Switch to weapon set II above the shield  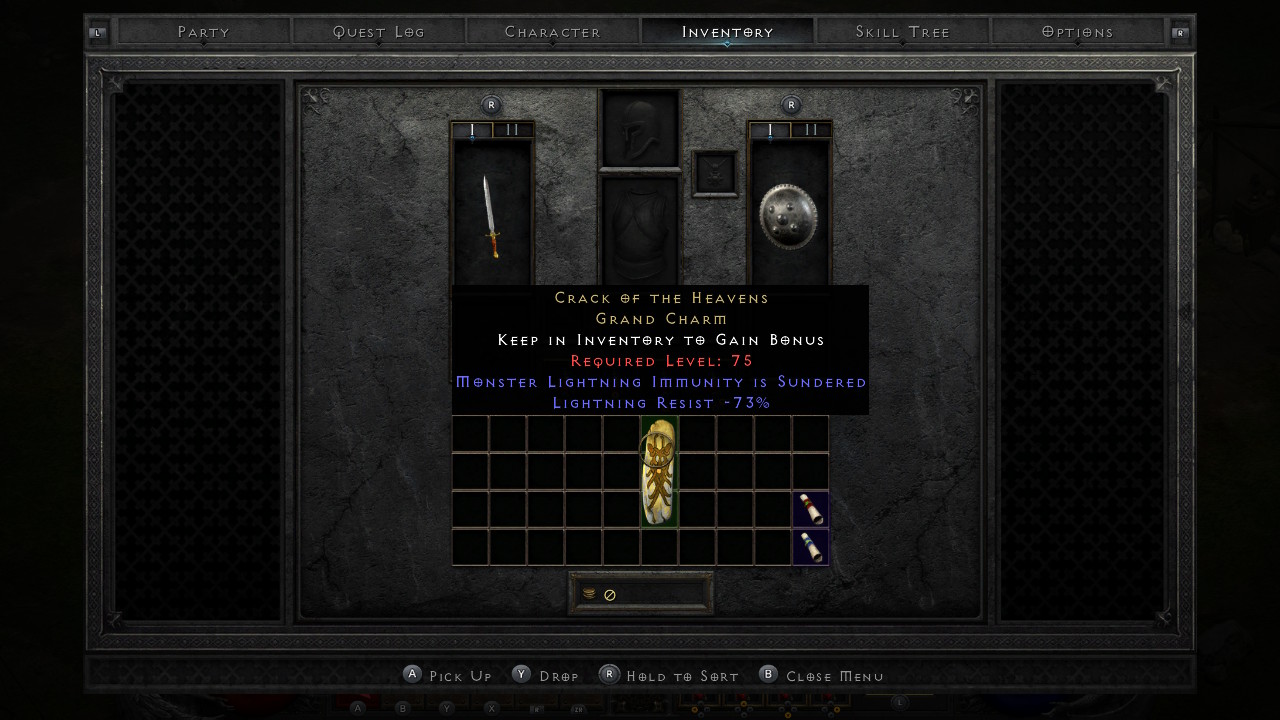click(811, 130)
